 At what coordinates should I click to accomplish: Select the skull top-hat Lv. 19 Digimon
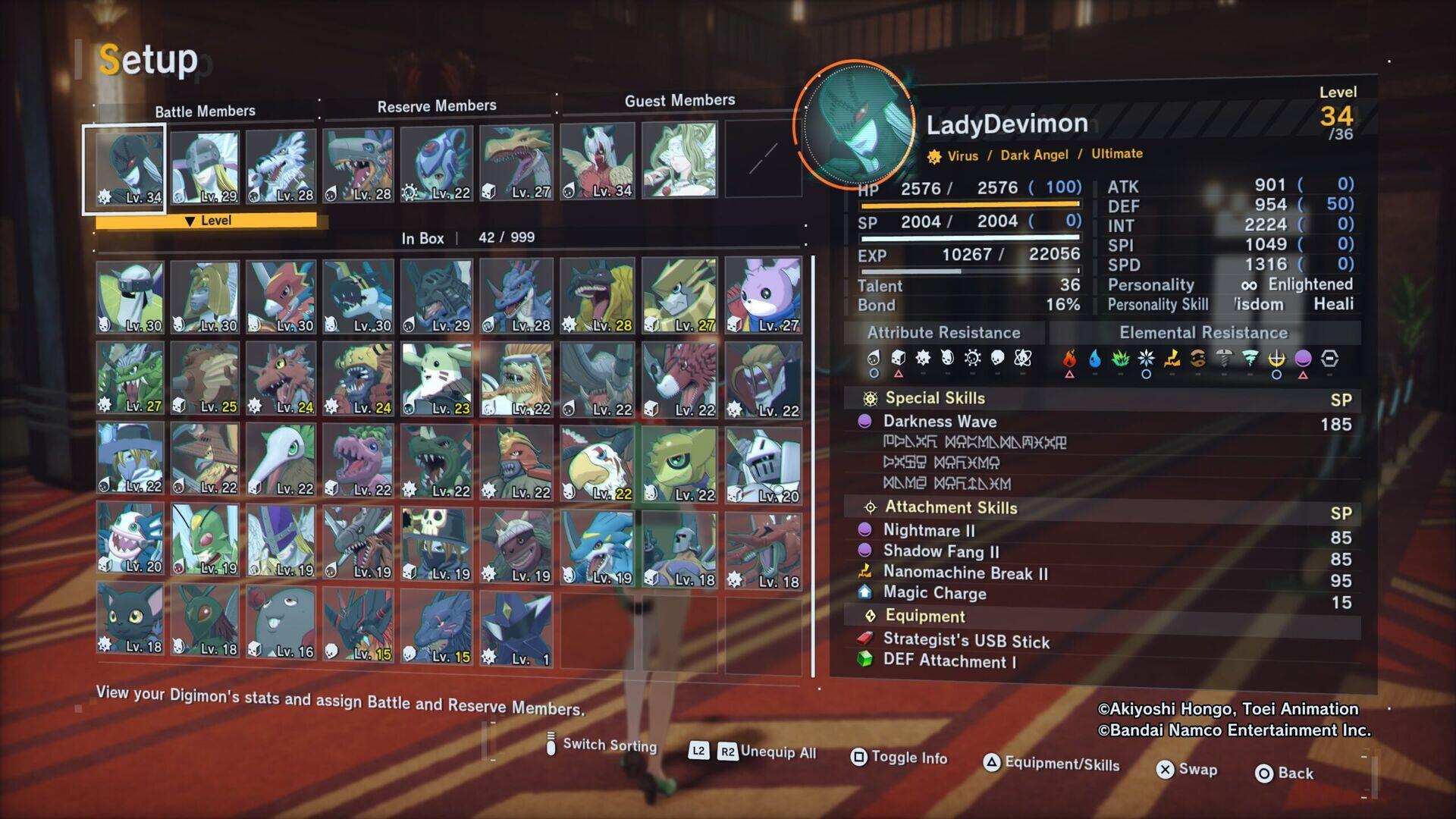437,544
